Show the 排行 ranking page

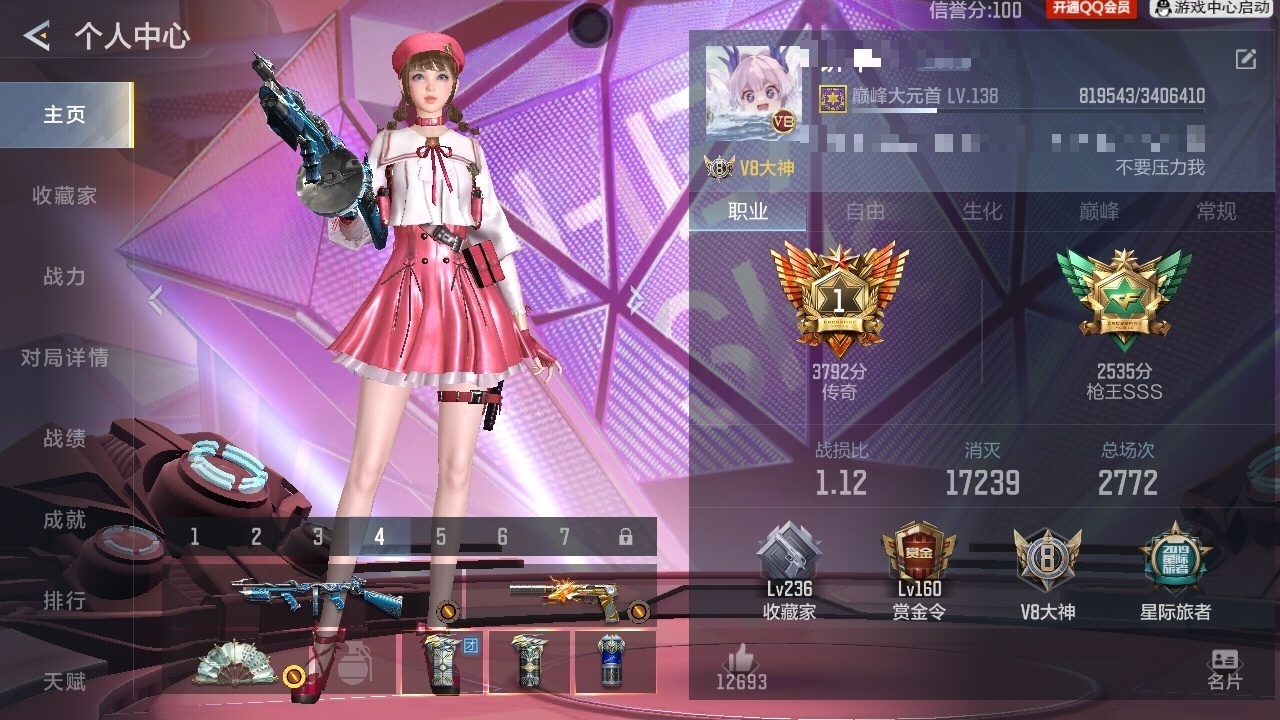[x=65, y=601]
